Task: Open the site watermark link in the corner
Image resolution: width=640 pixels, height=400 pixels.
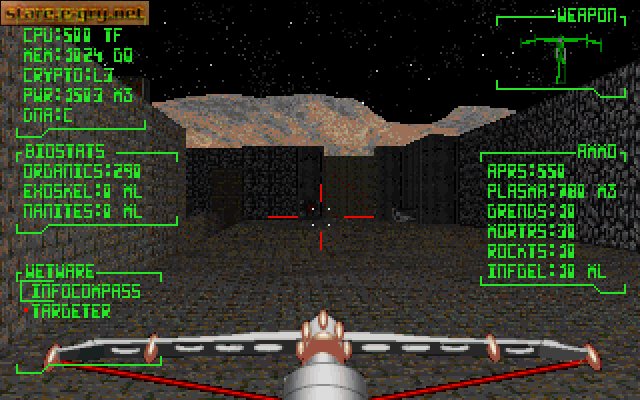Action: tap(76, 13)
